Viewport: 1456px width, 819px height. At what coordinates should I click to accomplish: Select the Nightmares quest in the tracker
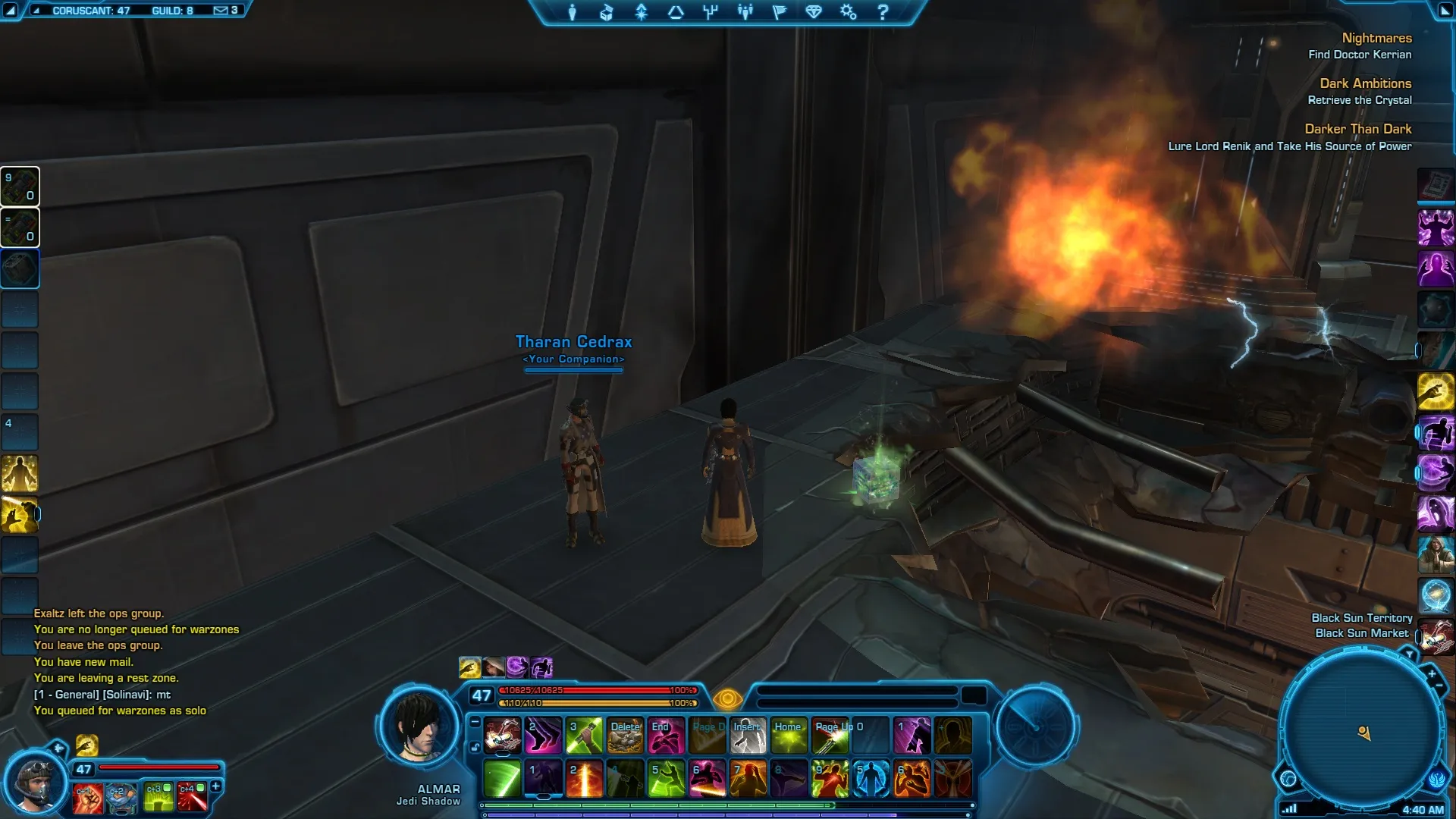tap(1376, 38)
